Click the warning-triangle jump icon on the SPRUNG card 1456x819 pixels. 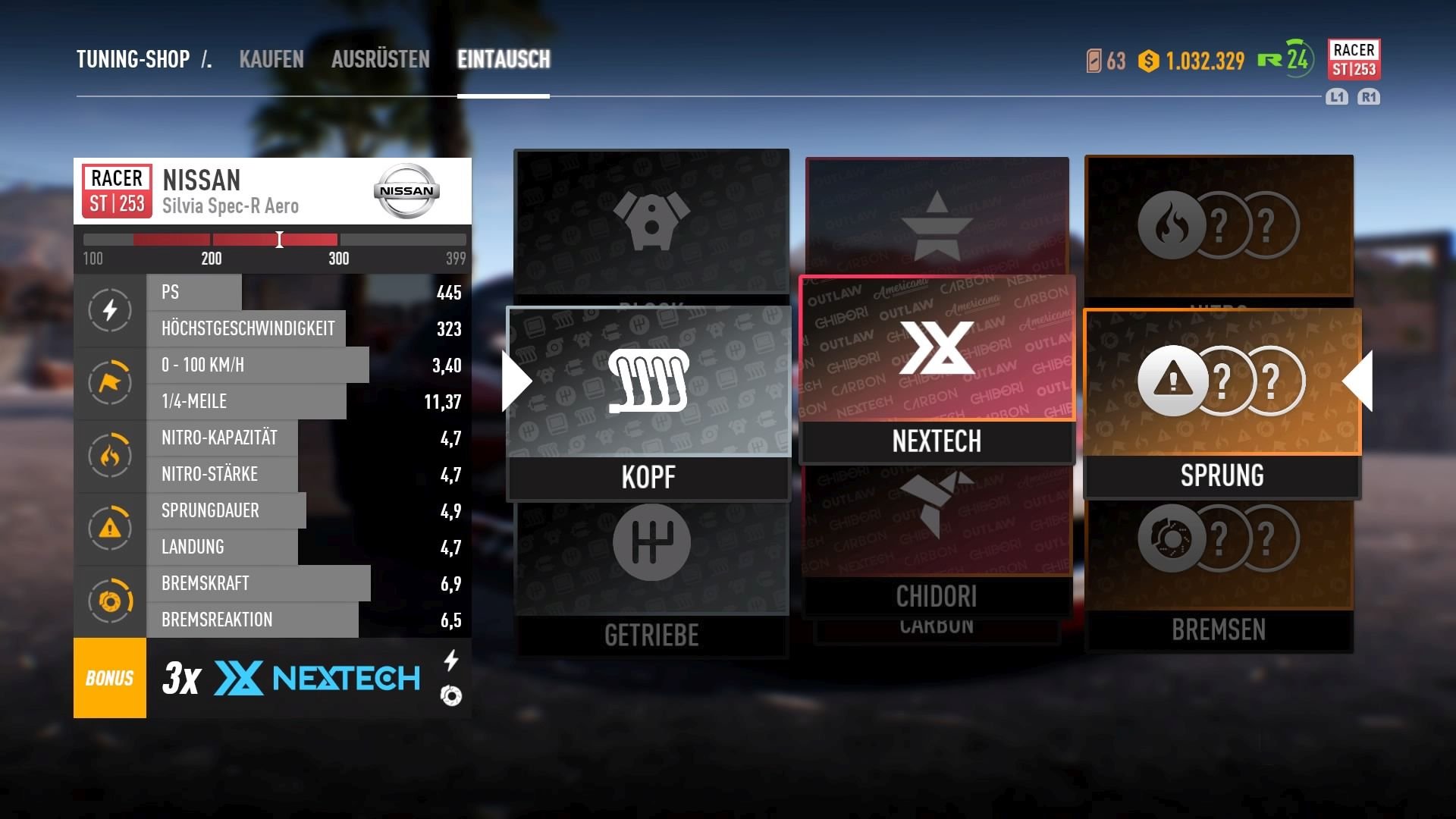1172,381
